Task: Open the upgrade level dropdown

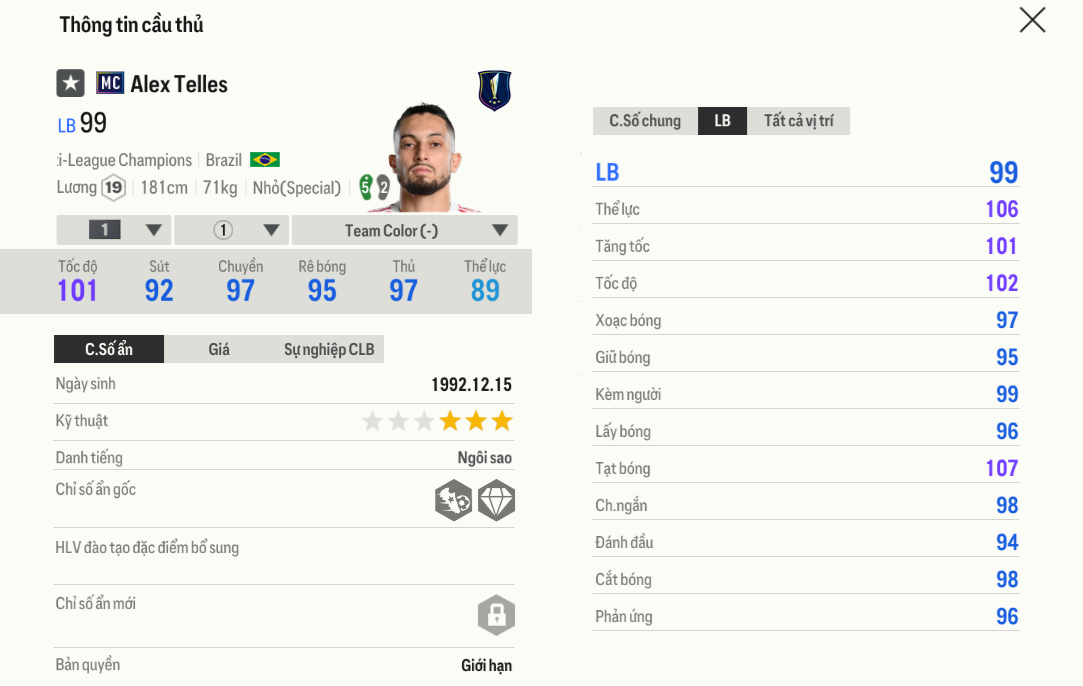Action: click(114, 230)
